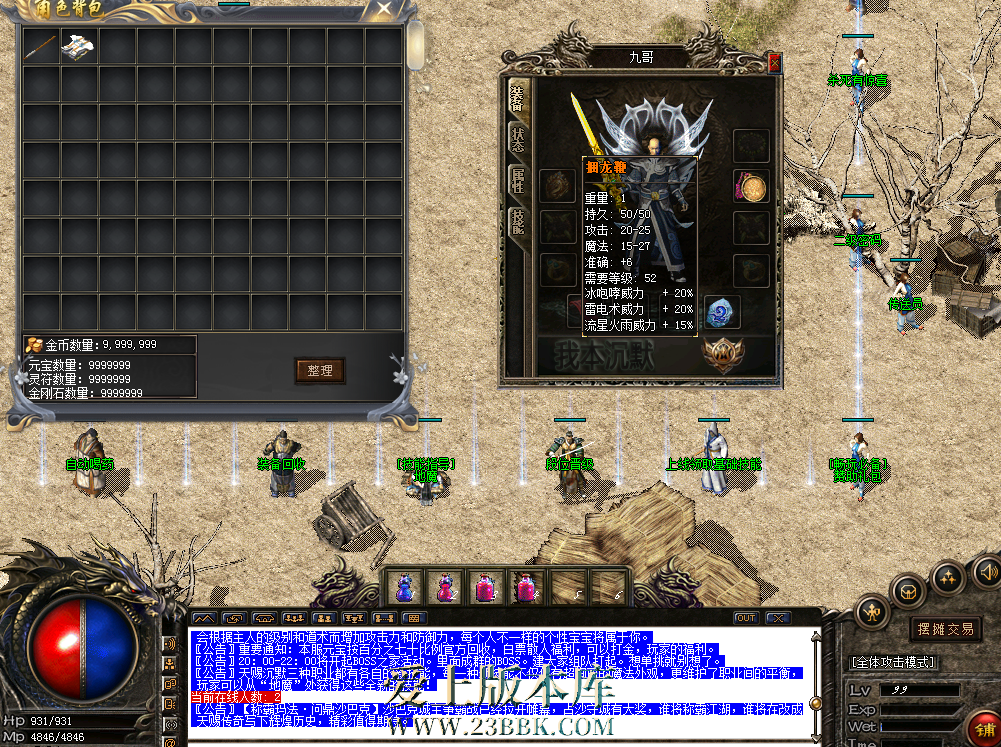Select the dark staff item in the bag
The height and width of the screenshot is (747, 1001).
[40, 46]
